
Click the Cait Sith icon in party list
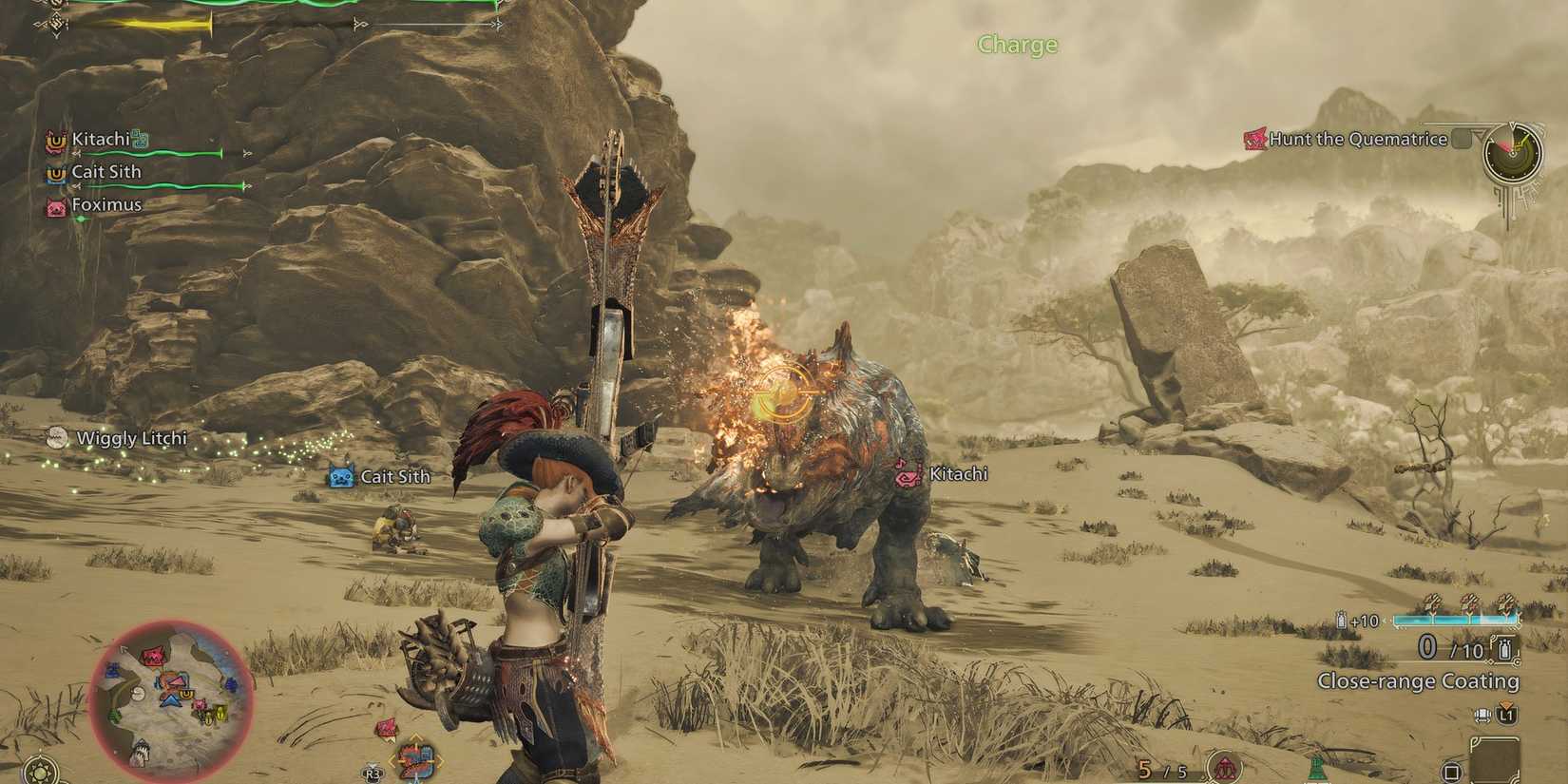[55, 175]
